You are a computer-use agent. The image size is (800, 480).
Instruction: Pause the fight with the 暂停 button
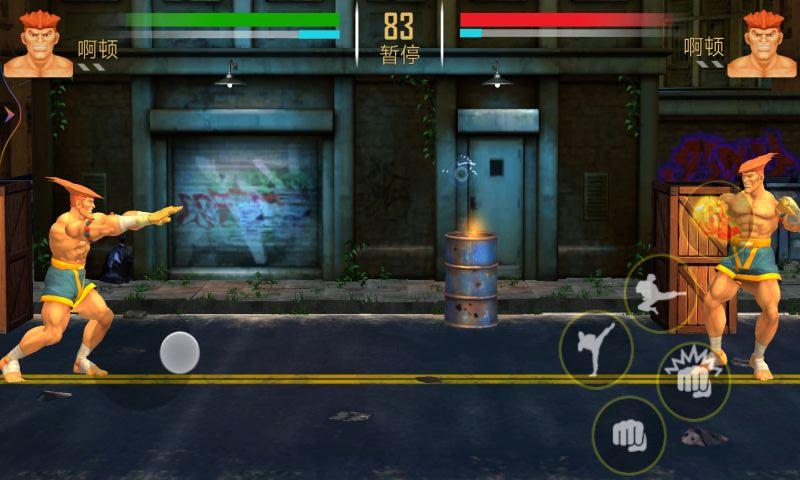pos(399,54)
